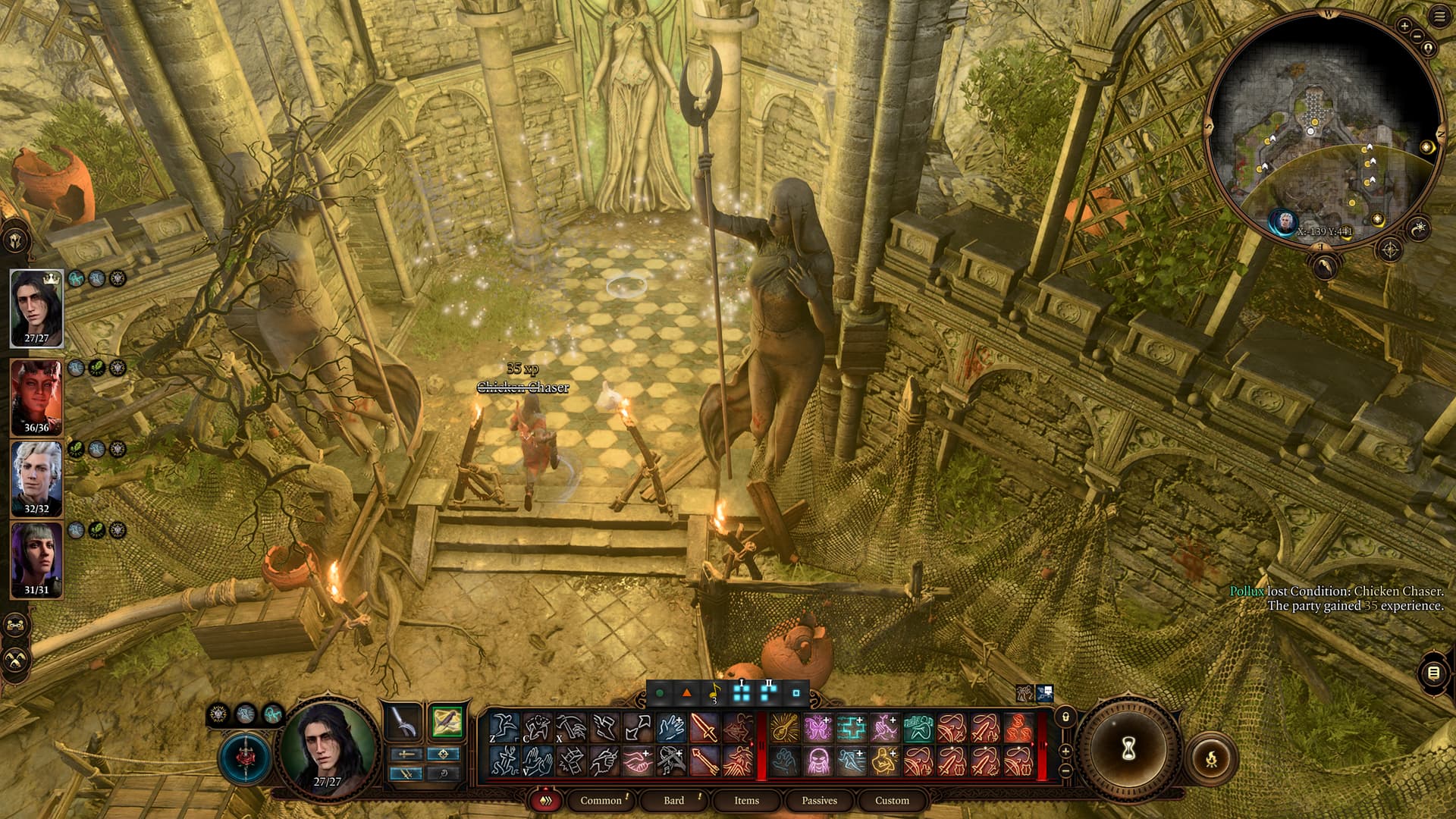
Task: Show the Items hotbar tab
Action: (x=746, y=800)
